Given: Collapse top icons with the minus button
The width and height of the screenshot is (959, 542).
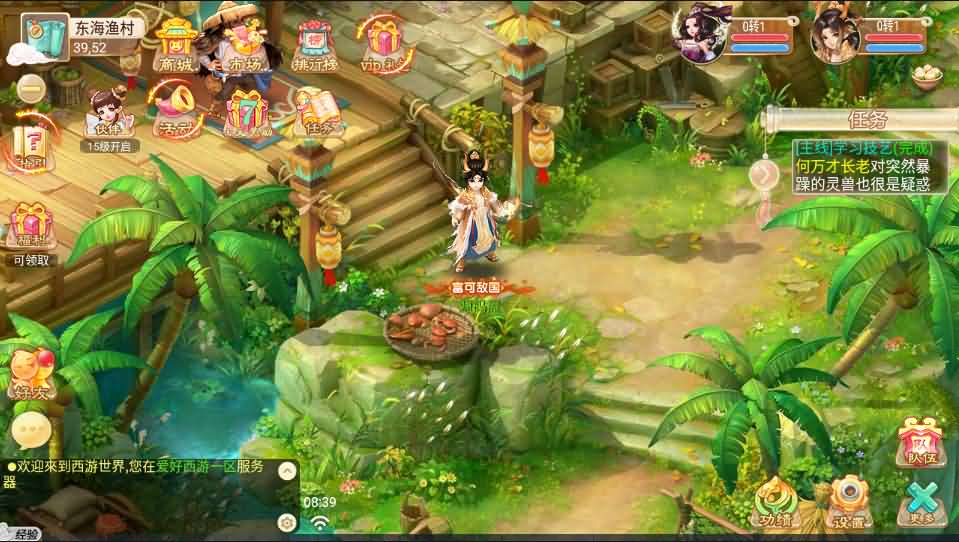Looking at the screenshot, I should pos(32,89).
